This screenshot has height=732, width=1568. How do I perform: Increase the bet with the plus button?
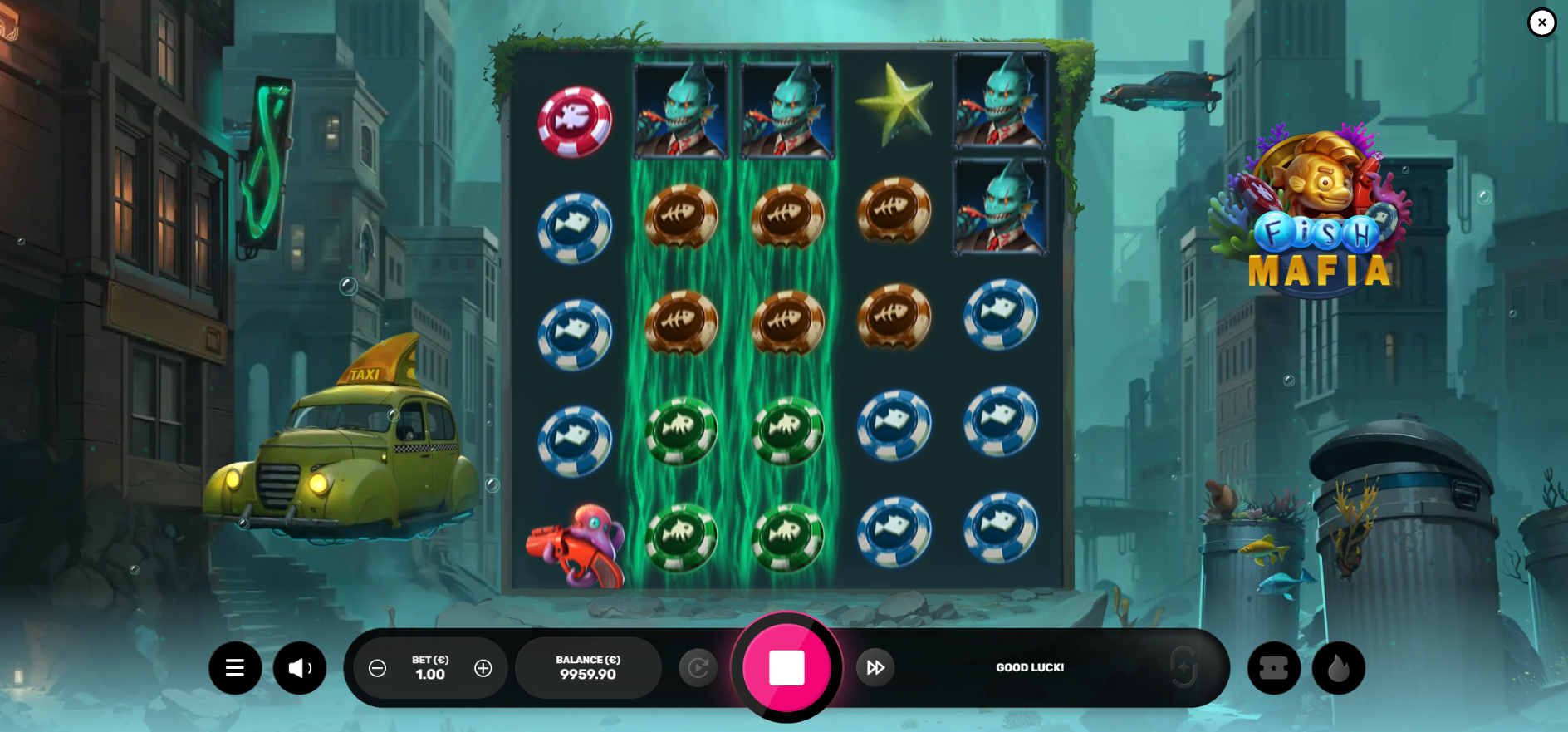click(483, 668)
